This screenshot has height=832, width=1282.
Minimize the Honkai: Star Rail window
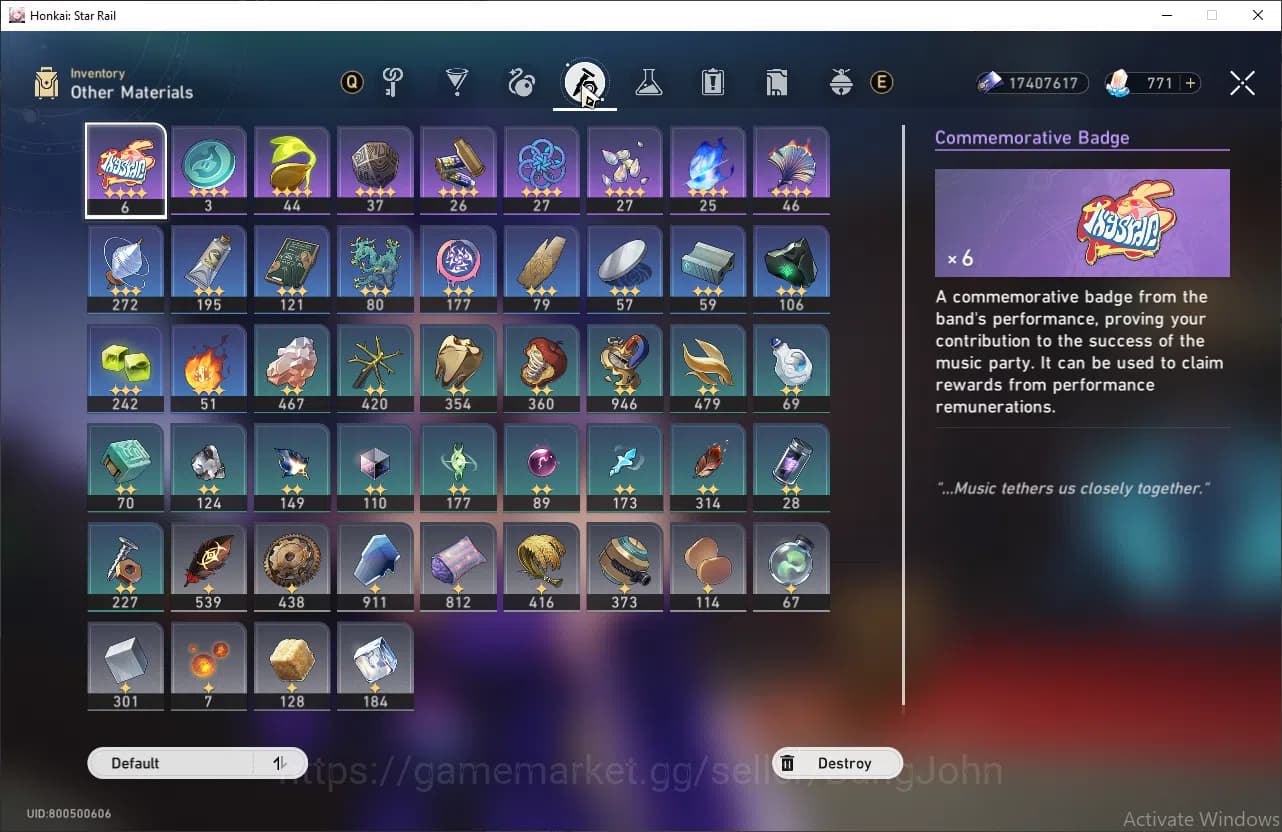point(1166,15)
